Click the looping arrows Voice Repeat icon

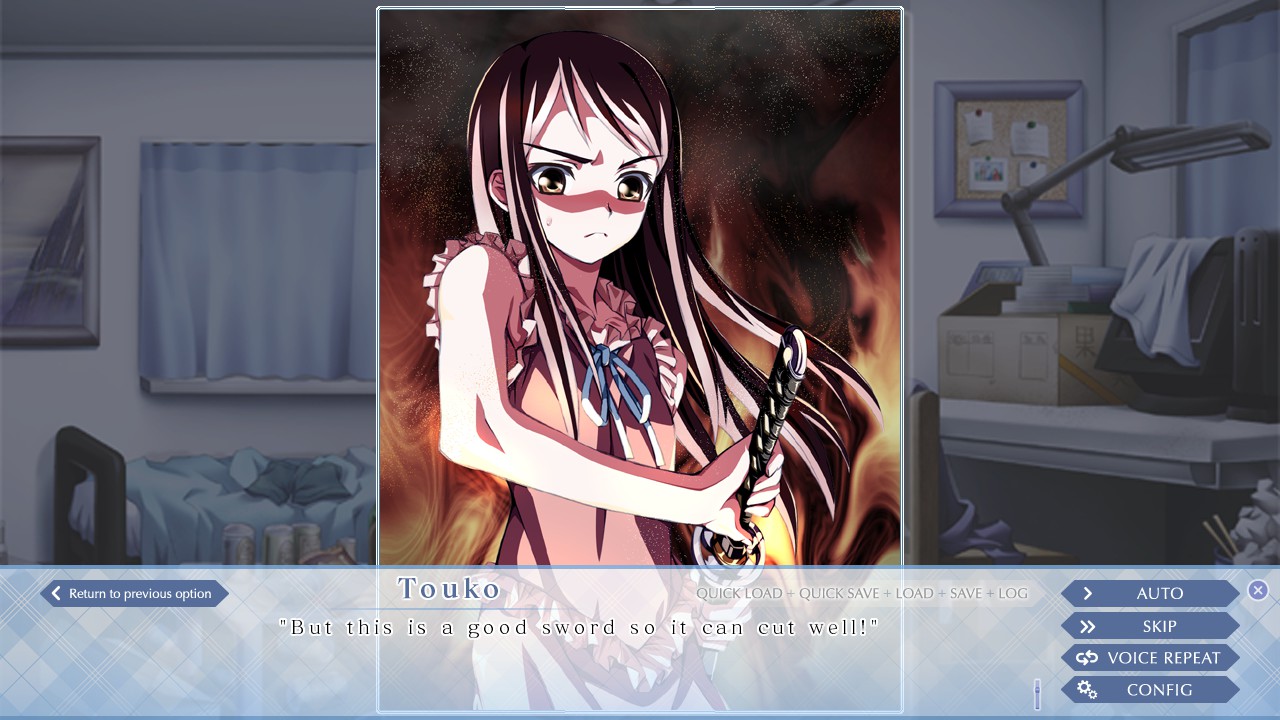click(1086, 658)
